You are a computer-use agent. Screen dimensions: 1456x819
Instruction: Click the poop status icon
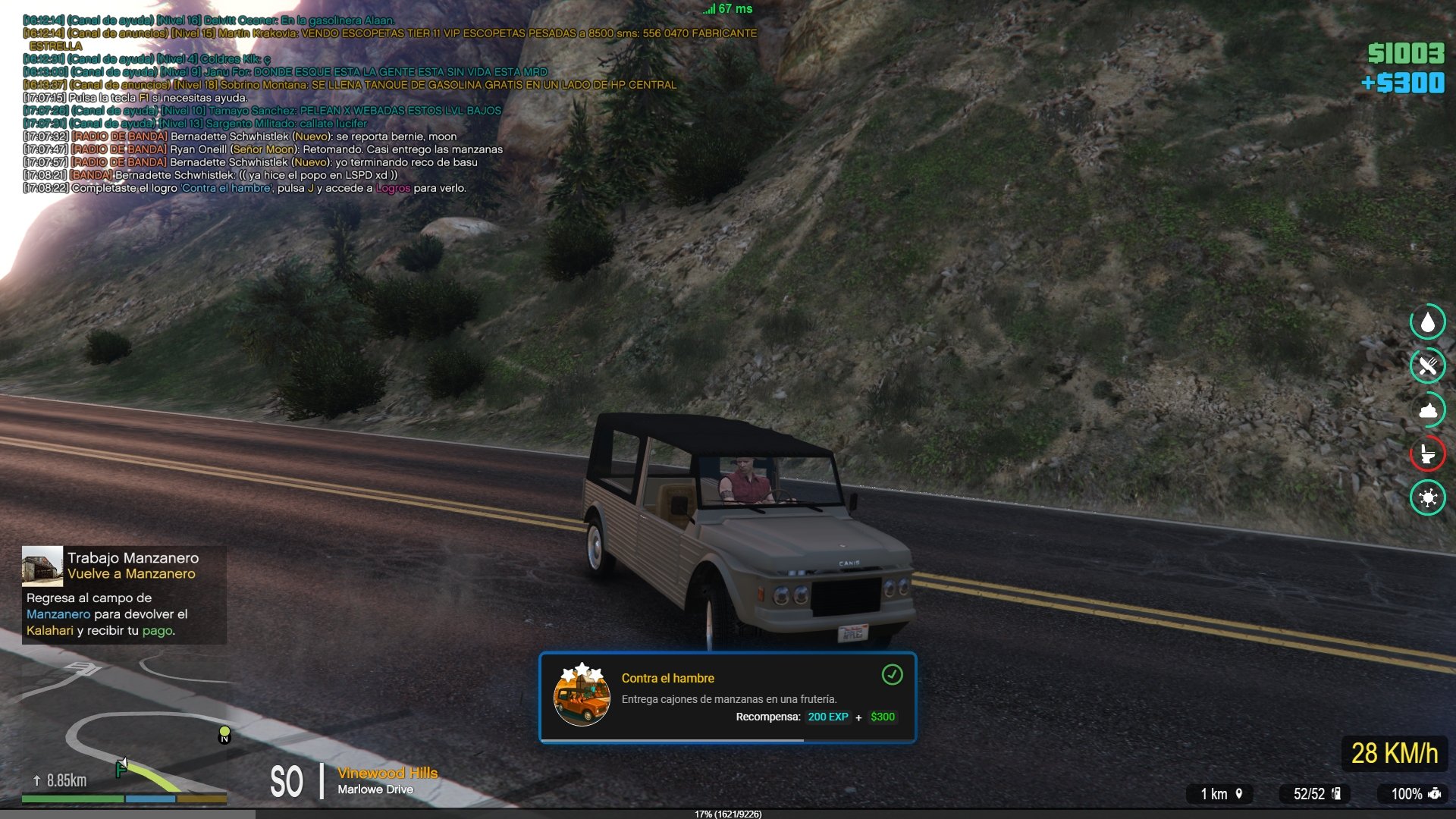[1427, 410]
